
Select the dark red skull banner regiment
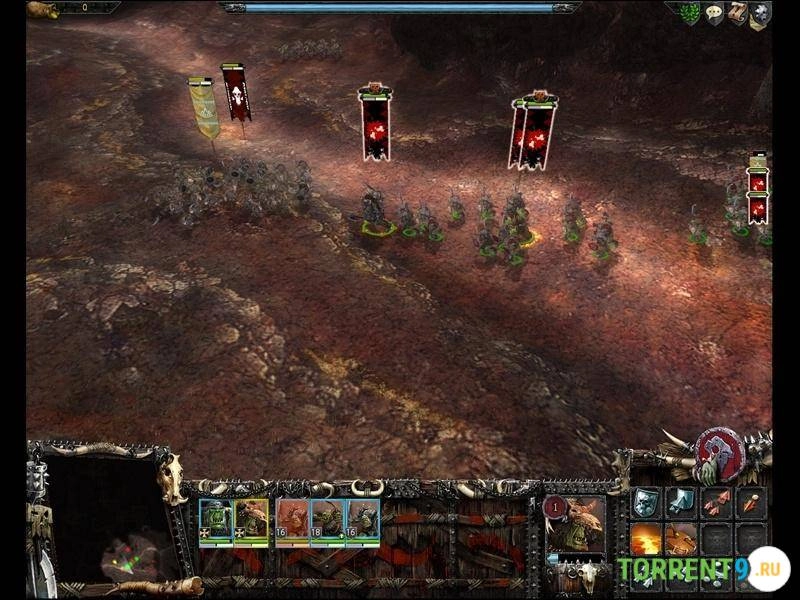pyautogui.click(x=237, y=94)
